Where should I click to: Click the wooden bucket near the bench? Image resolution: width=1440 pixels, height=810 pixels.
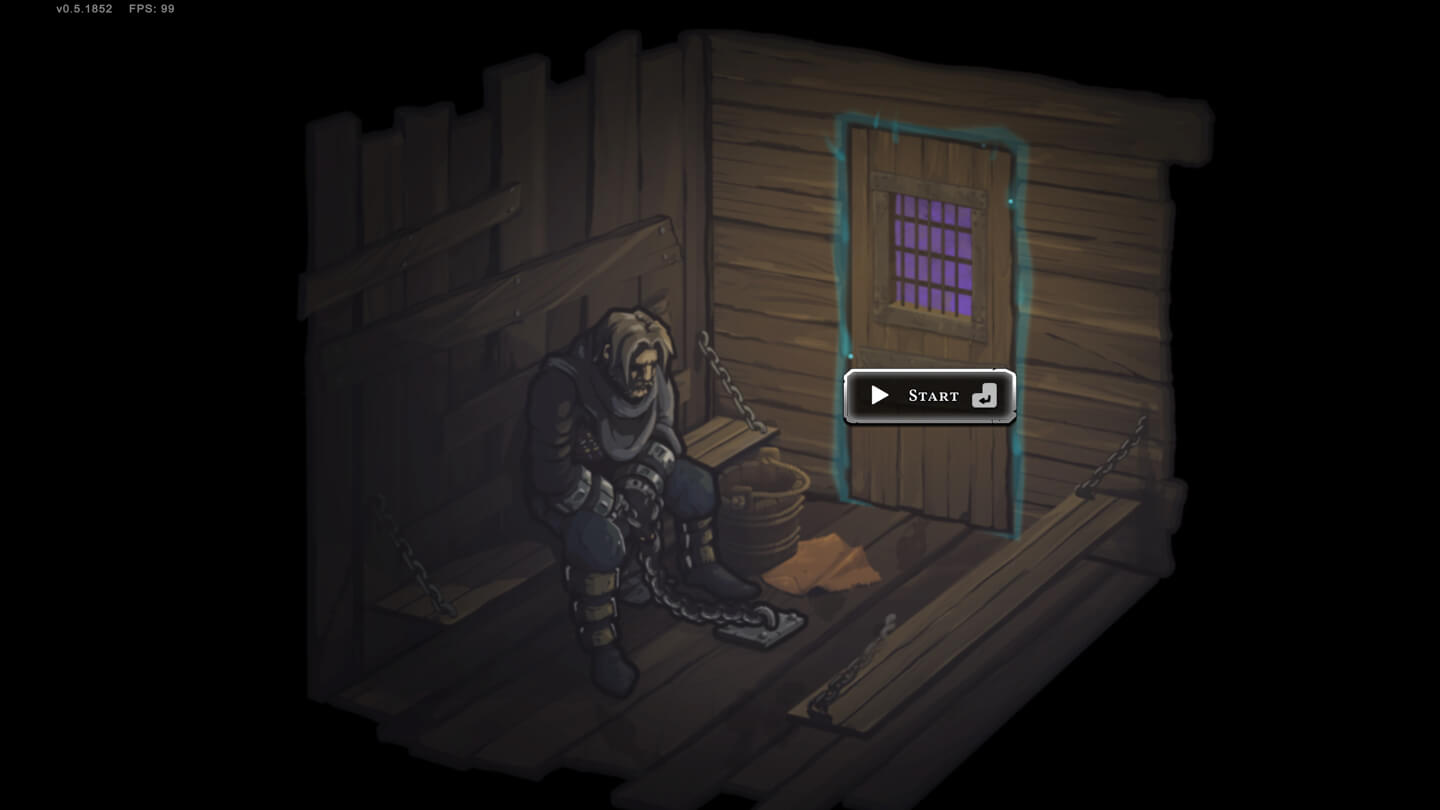click(763, 510)
